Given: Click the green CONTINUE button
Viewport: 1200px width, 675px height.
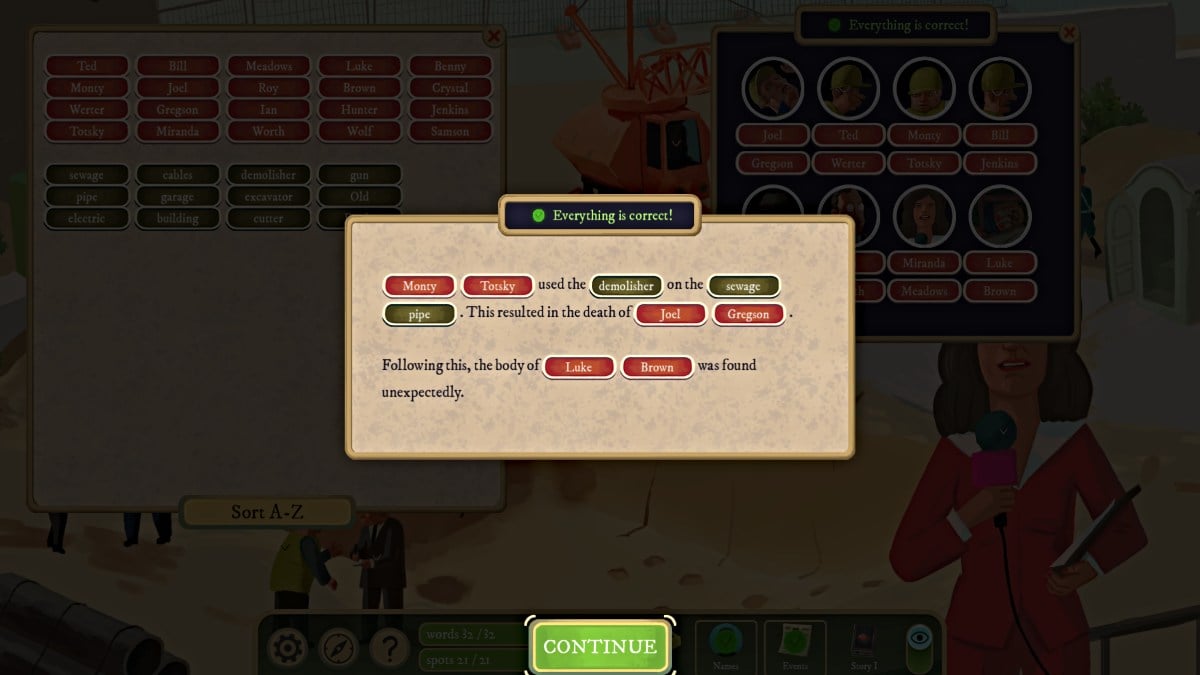Looking at the screenshot, I should pyautogui.click(x=600, y=646).
